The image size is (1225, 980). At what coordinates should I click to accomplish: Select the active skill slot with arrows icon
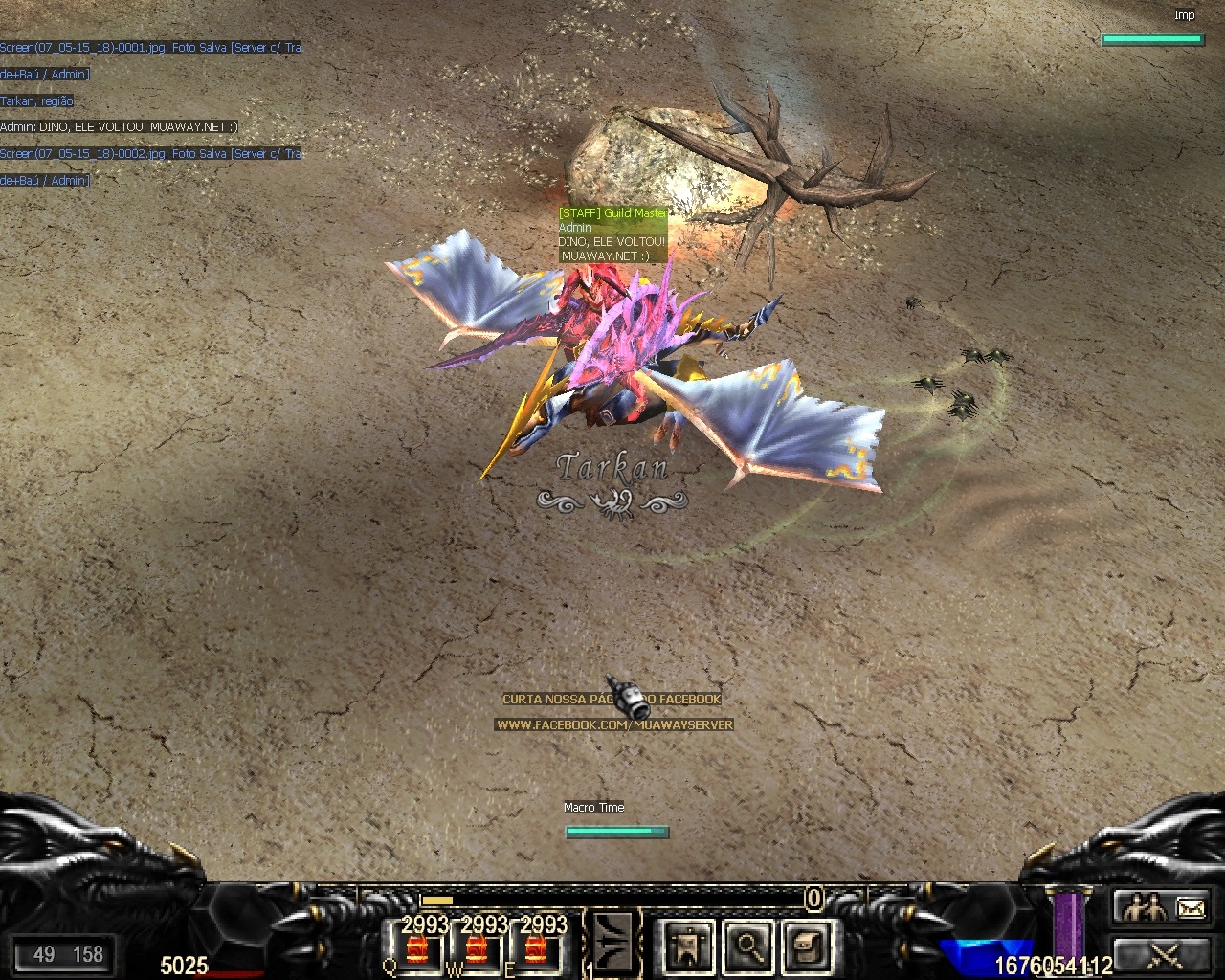612,943
